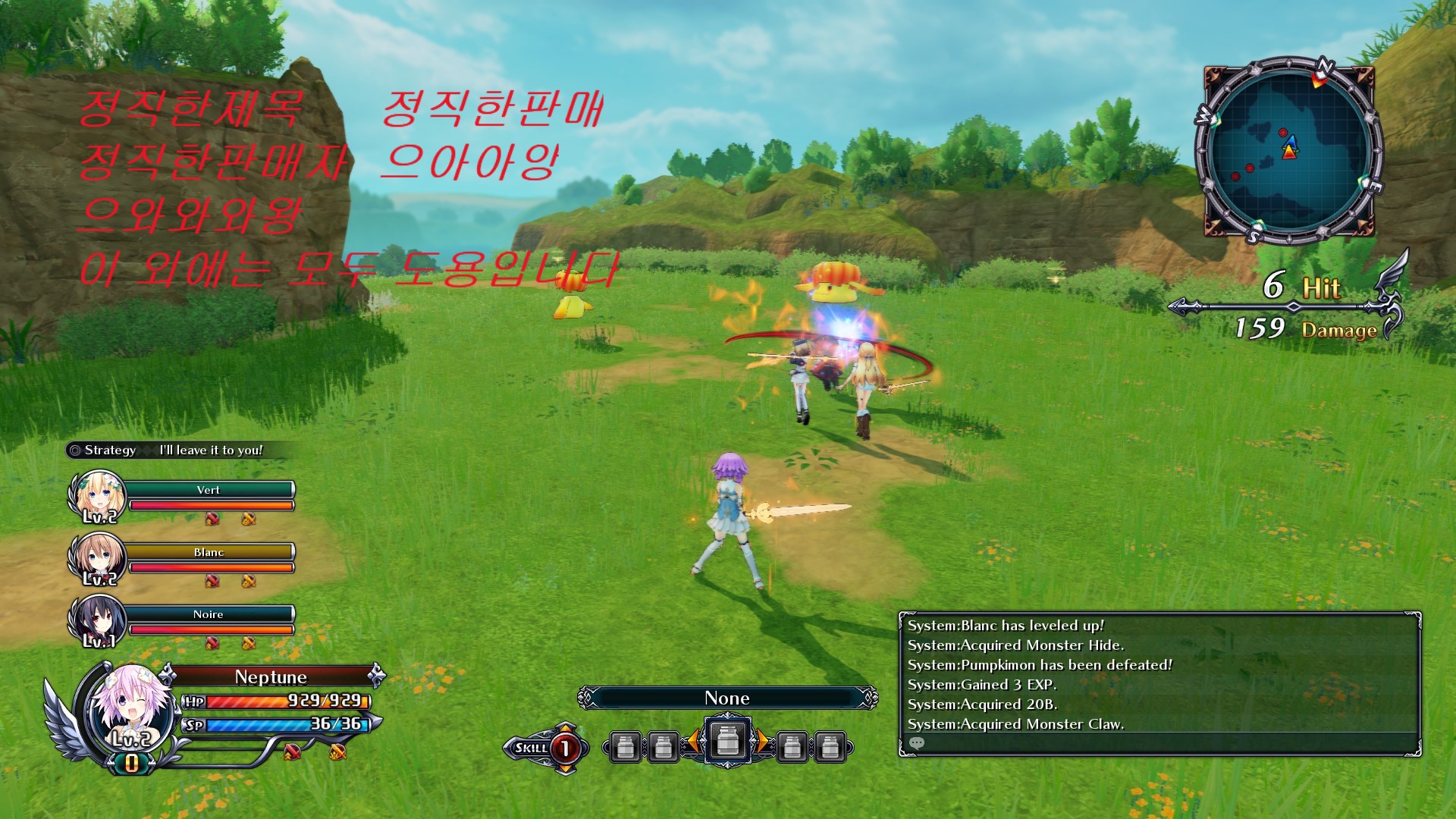The image size is (1456, 819).
Task: Click the None skill name banner
Action: (x=727, y=698)
